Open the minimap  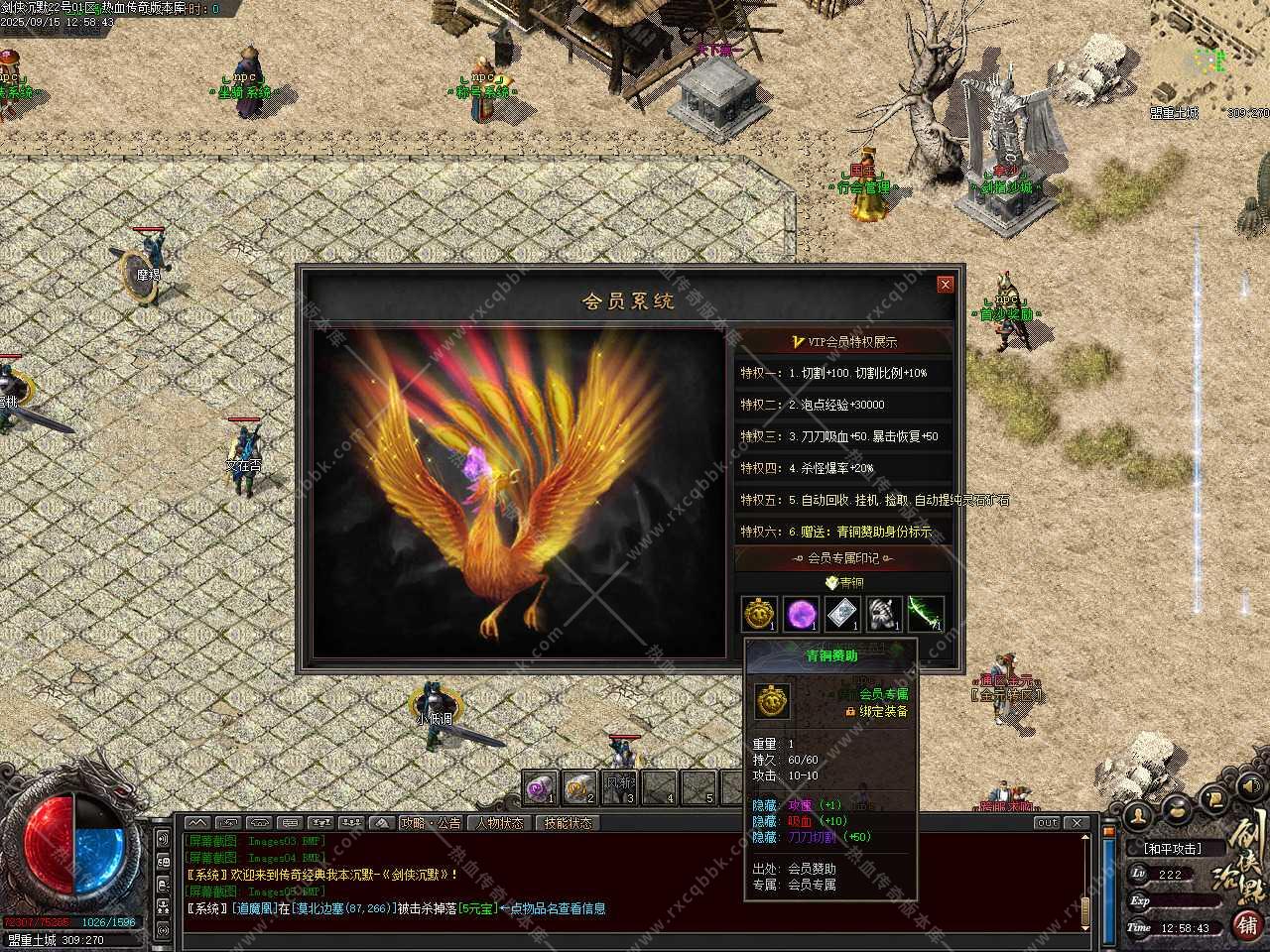click(1210, 55)
